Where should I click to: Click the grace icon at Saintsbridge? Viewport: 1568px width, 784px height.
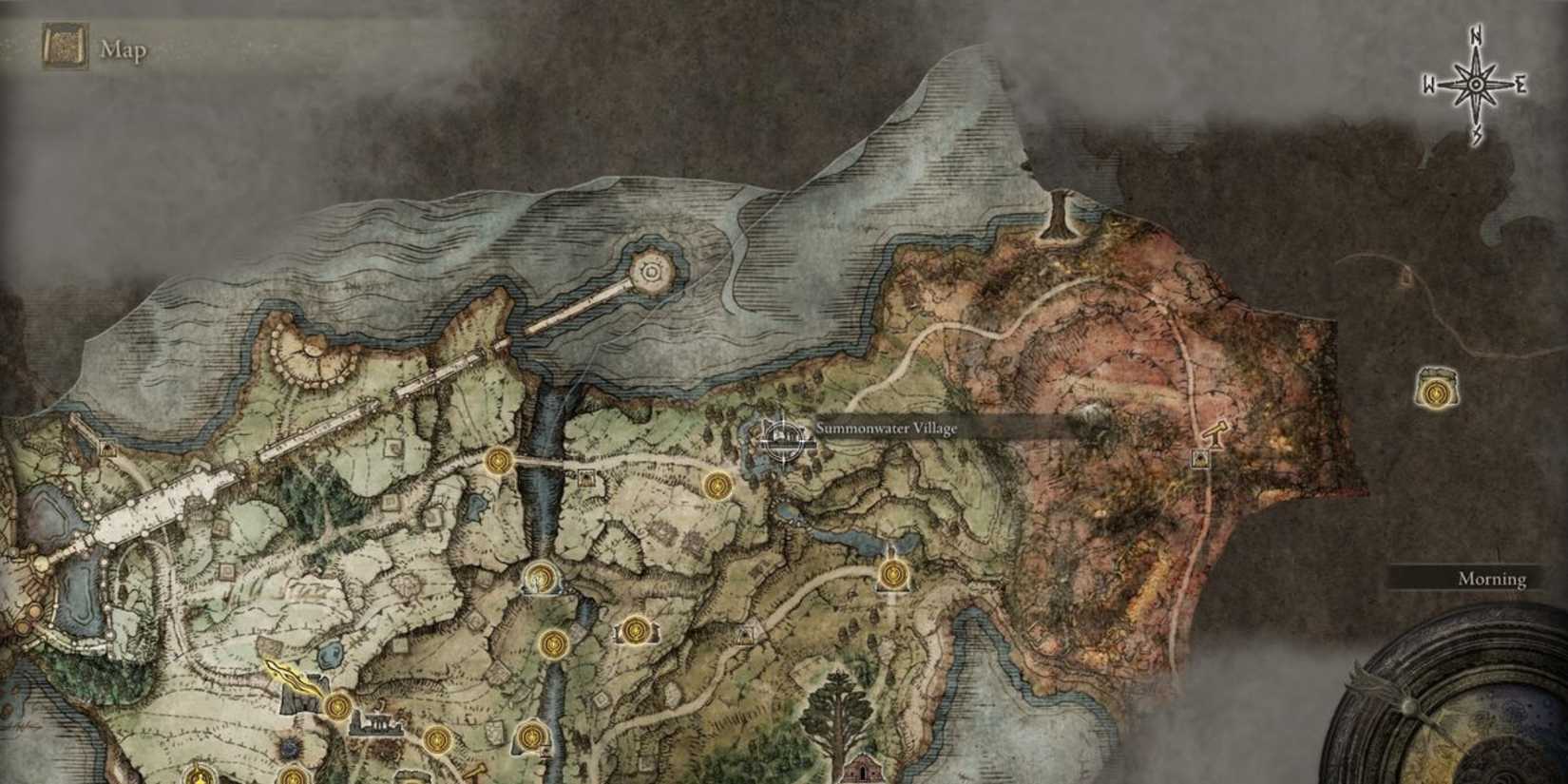coord(498,462)
